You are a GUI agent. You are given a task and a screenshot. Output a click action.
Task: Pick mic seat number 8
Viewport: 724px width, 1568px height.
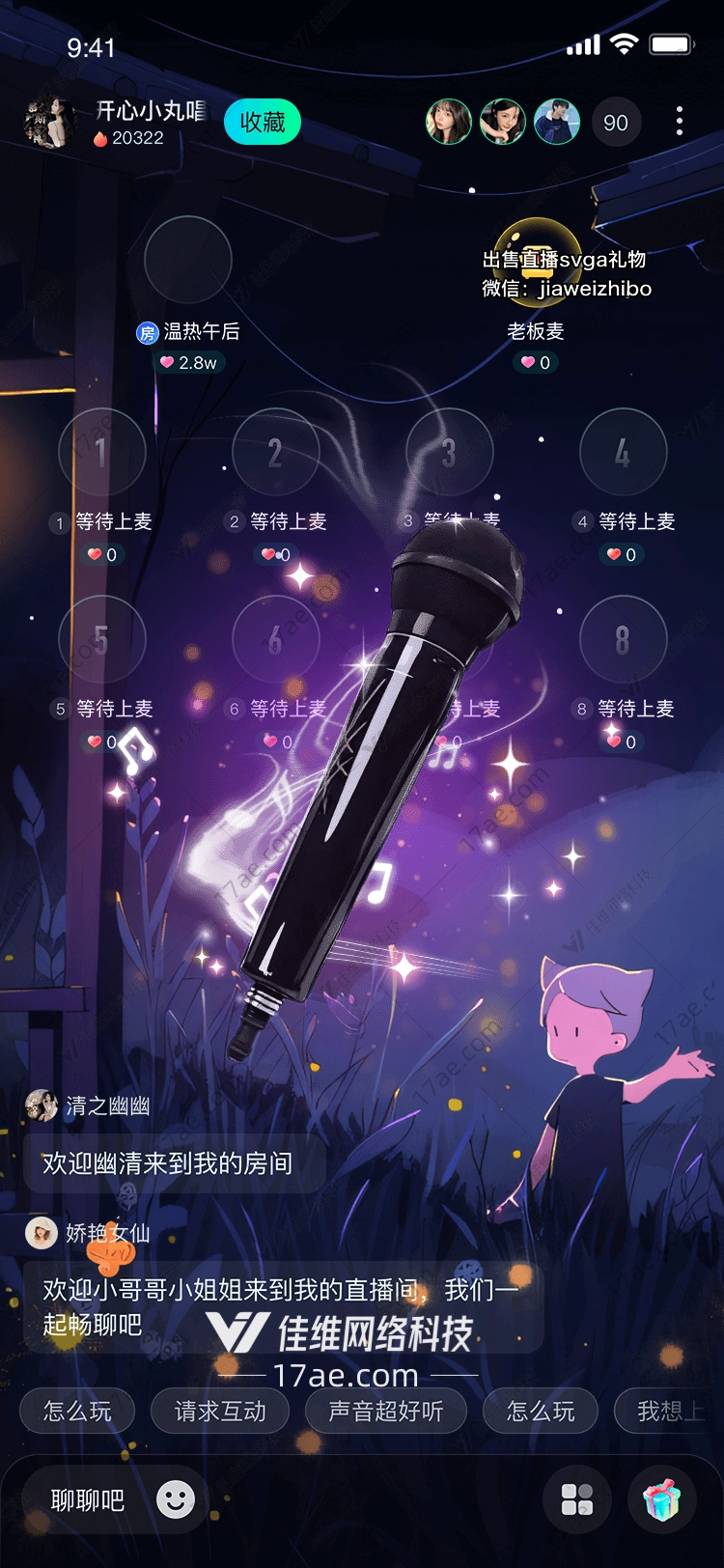point(624,639)
